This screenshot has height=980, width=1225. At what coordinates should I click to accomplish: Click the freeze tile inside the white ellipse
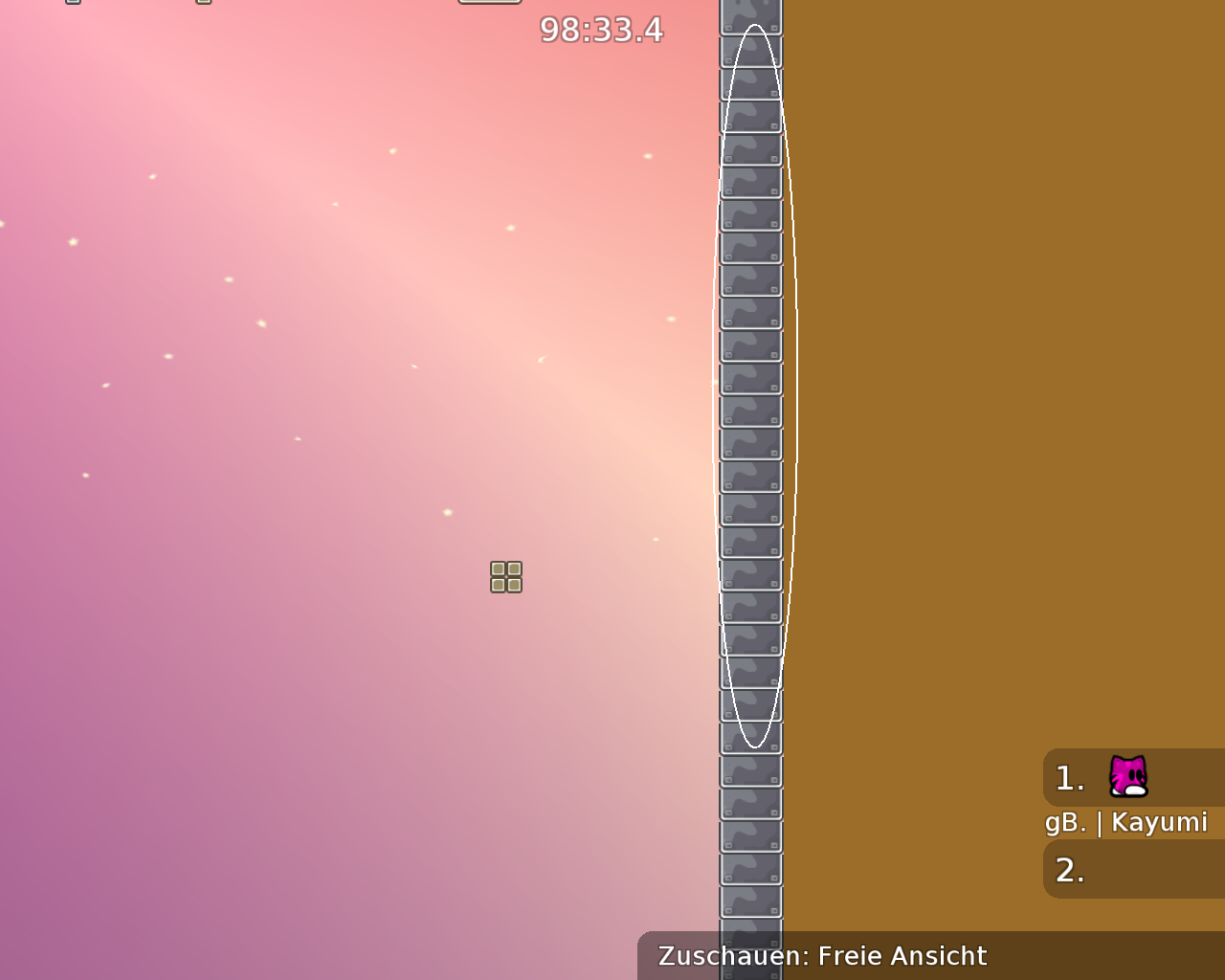point(751,383)
